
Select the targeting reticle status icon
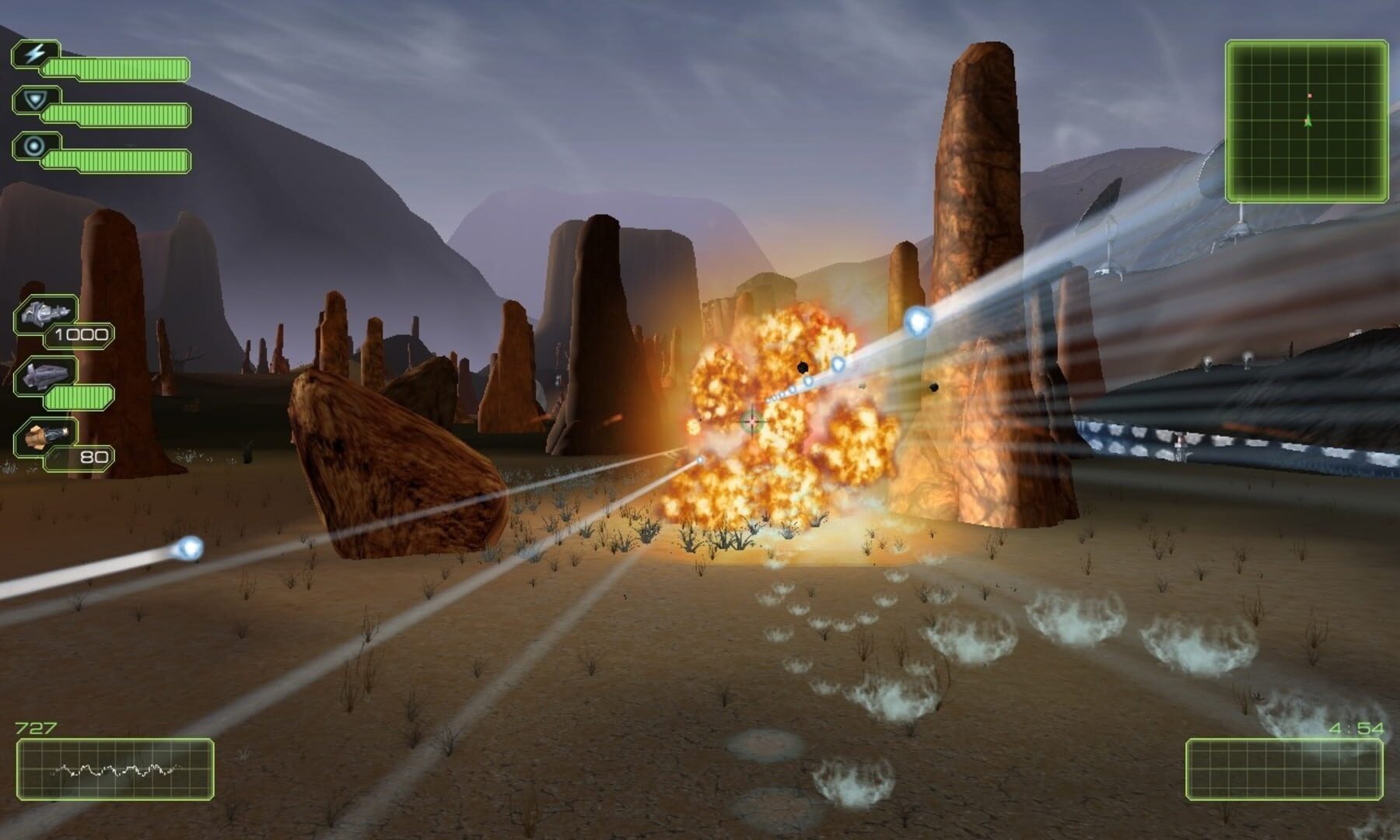pyautogui.click(x=33, y=145)
